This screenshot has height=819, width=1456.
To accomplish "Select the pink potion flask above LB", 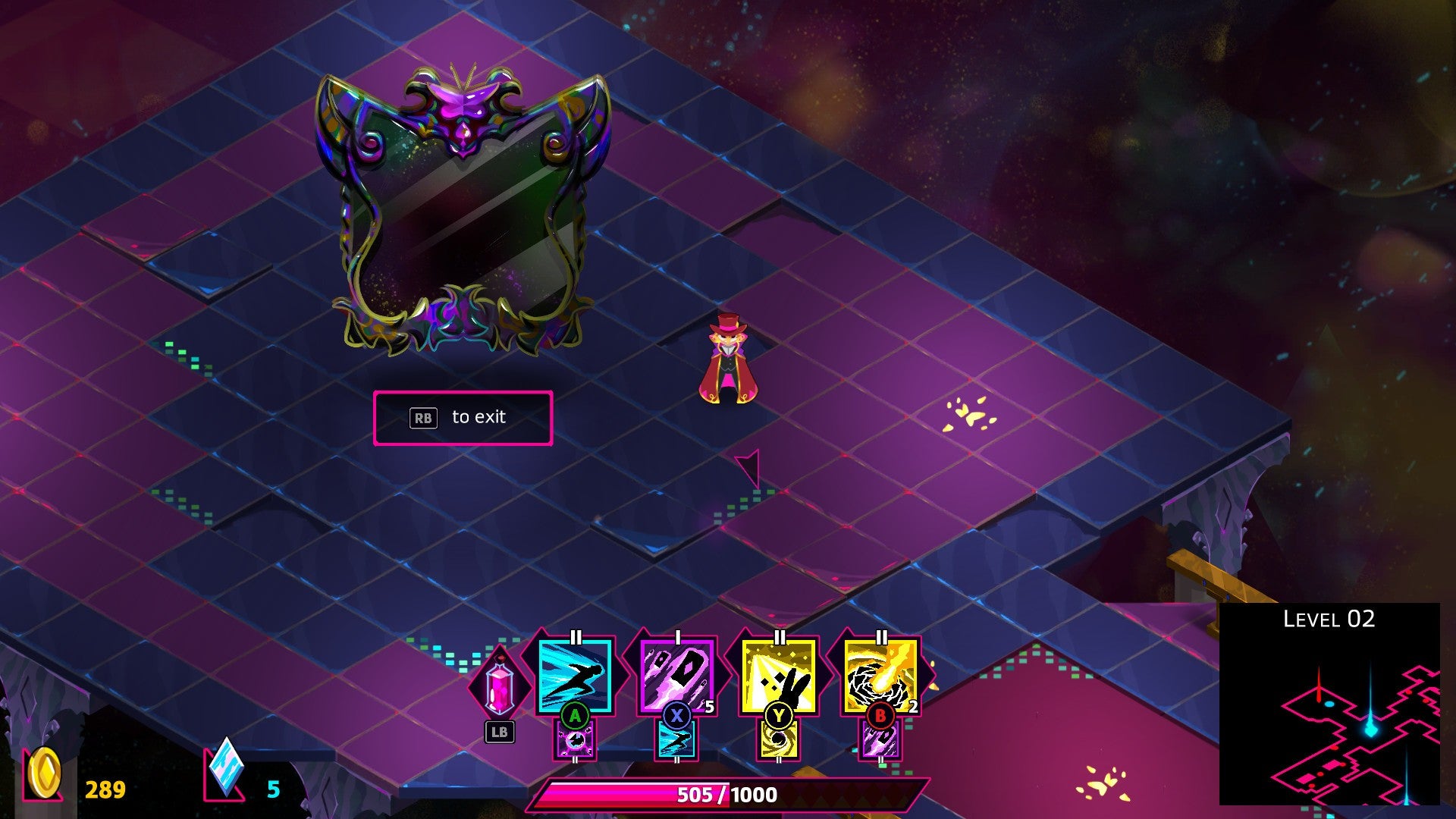I will pyautogui.click(x=500, y=686).
